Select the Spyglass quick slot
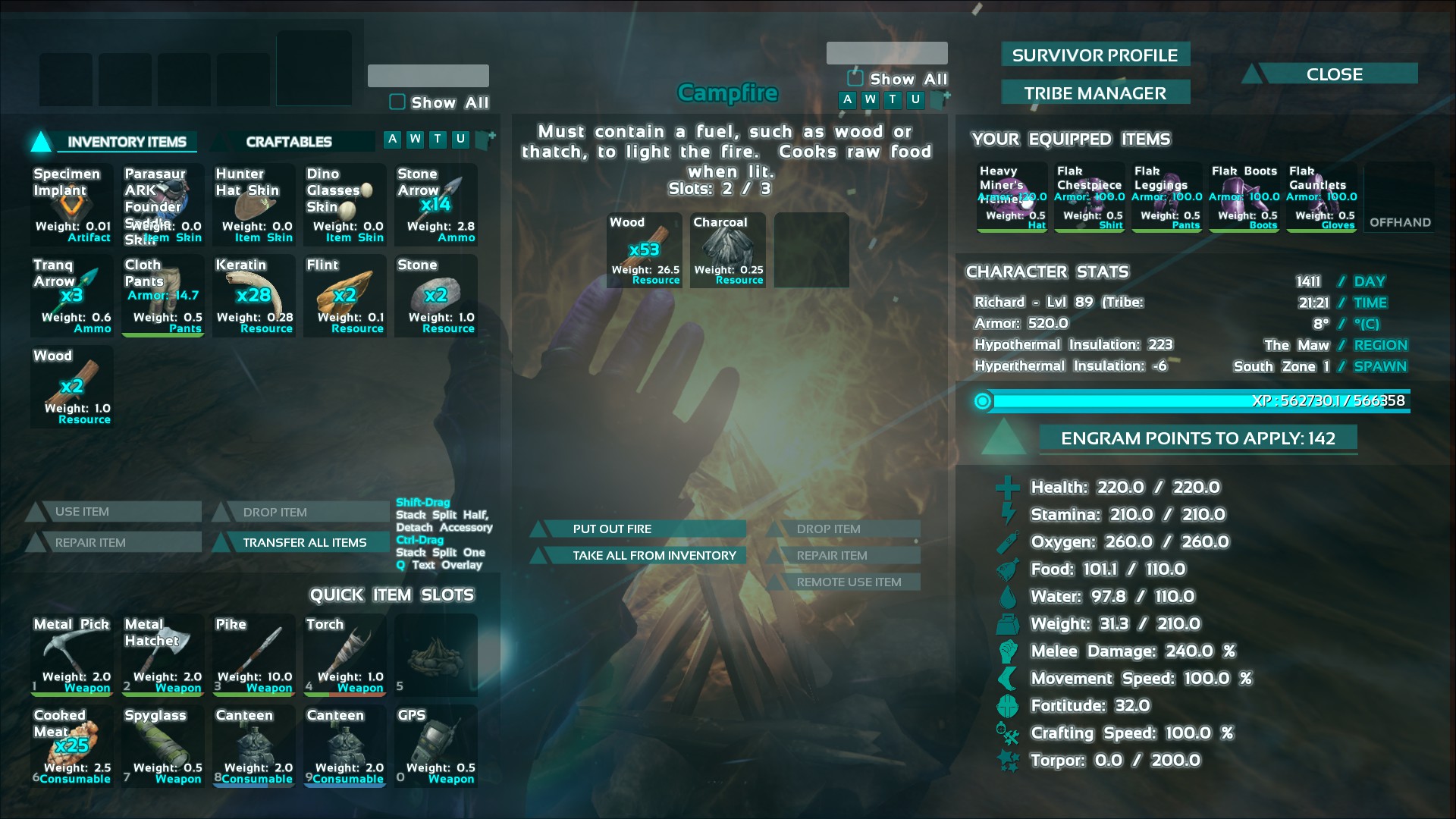The width and height of the screenshot is (1456, 819). pyautogui.click(x=163, y=746)
